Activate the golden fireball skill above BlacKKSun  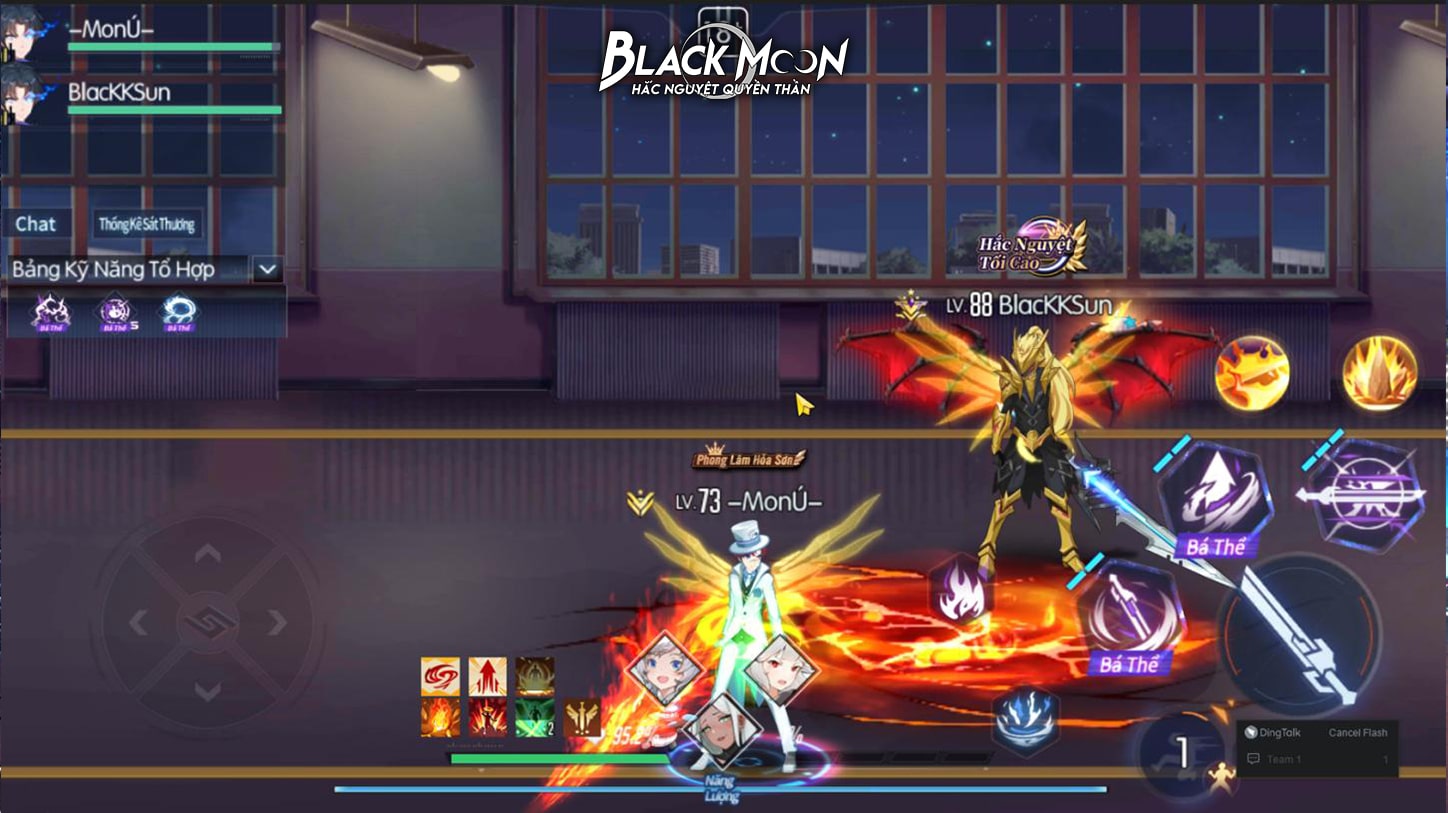pyautogui.click(x=1253, y=372)
